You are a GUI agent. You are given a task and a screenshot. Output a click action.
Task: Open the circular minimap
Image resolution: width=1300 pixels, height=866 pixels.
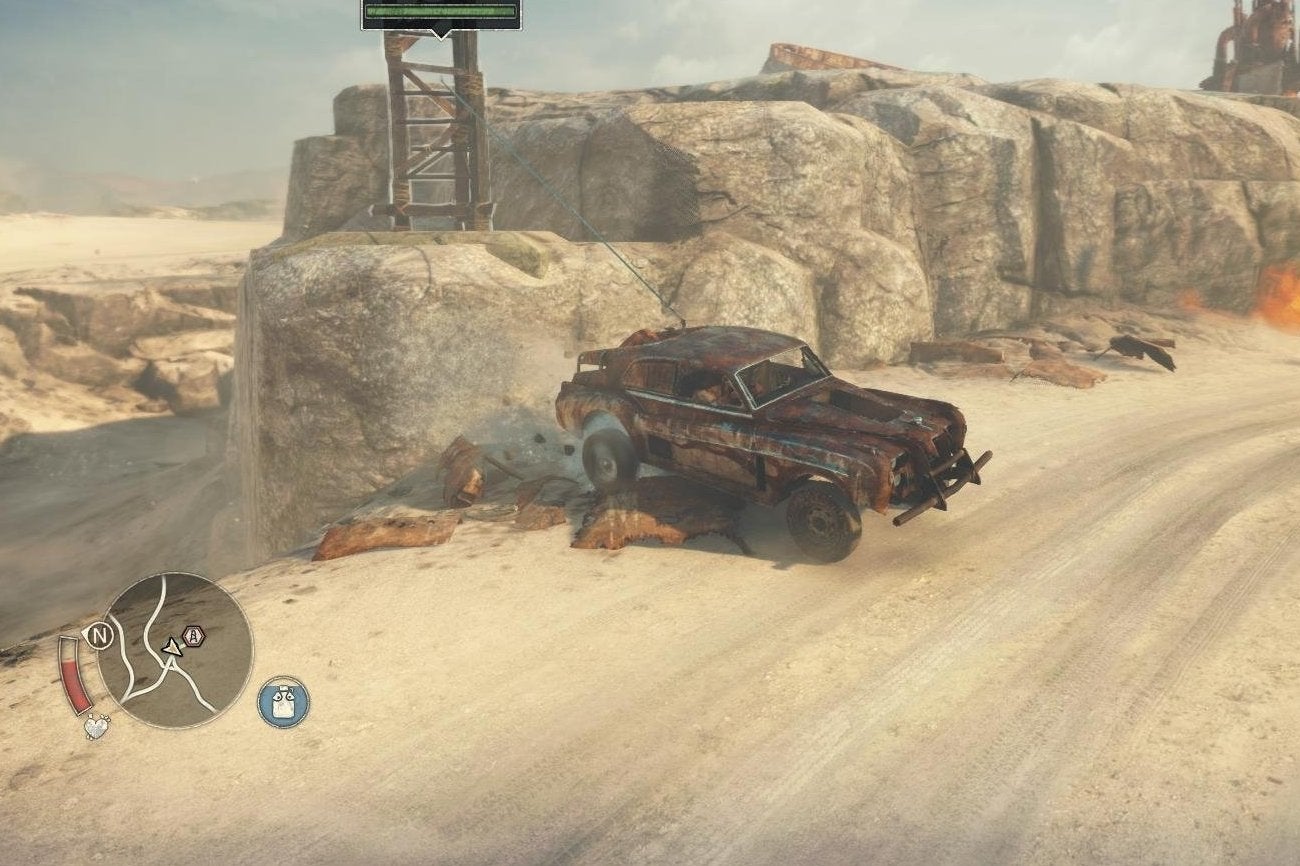[x=175, y=650]
